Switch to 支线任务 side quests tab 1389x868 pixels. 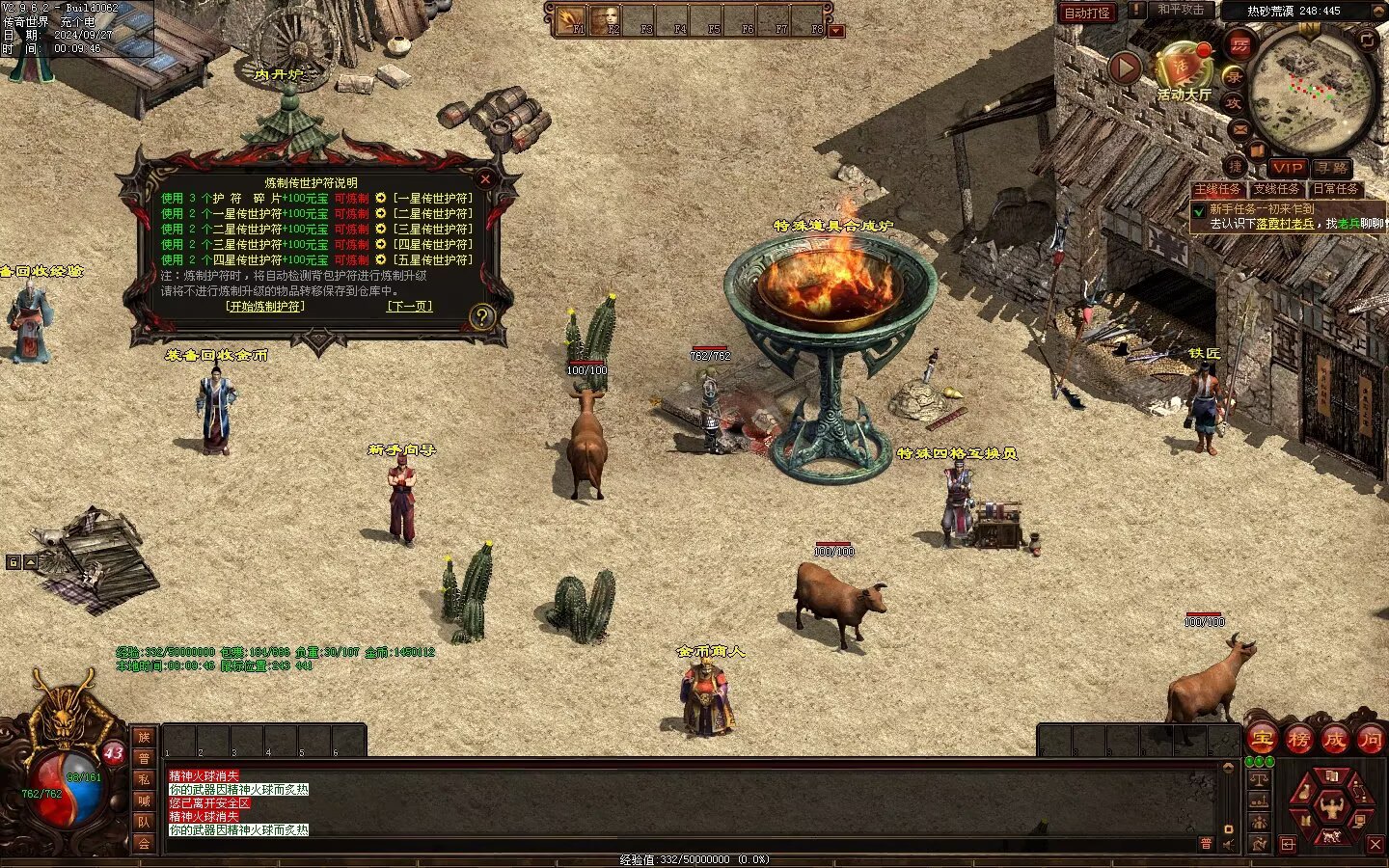(x=1276, y=189)
